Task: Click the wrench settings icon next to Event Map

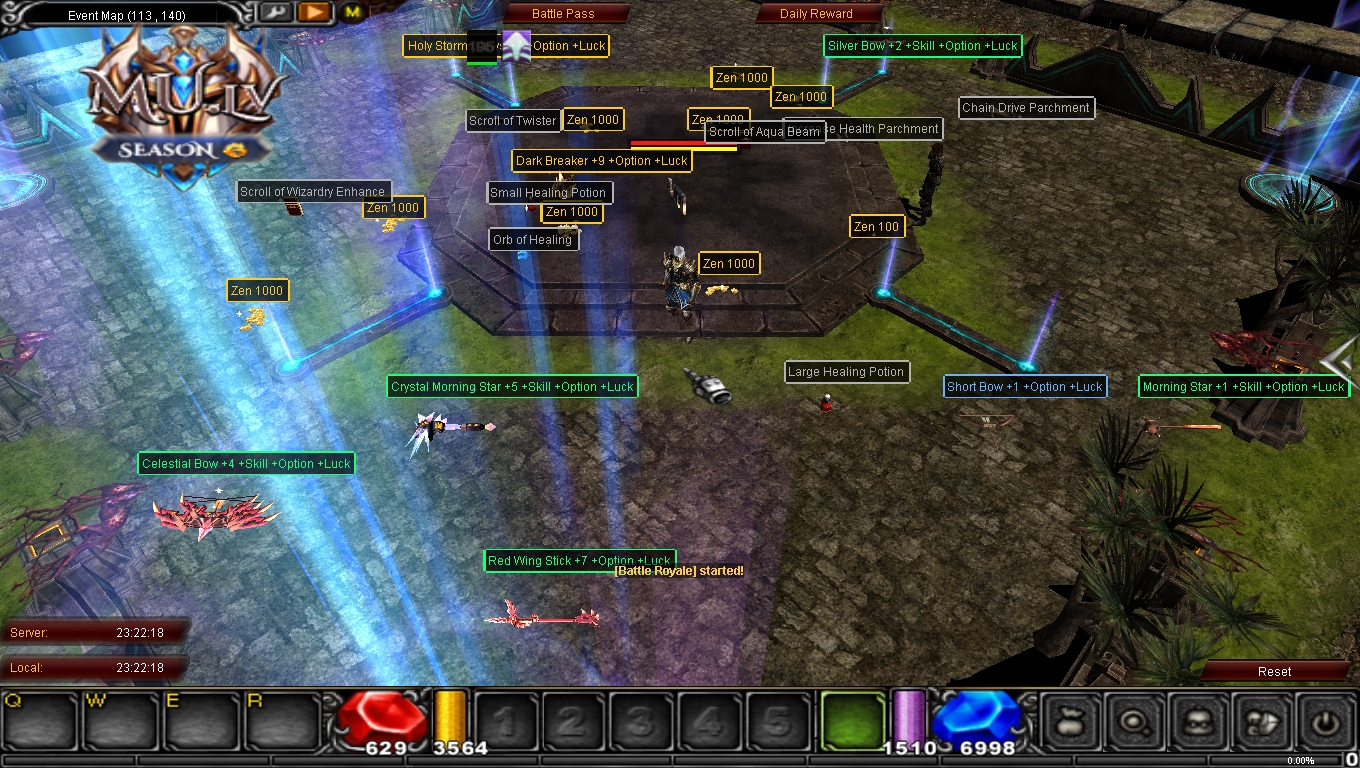Action: [x=275, y=12]
